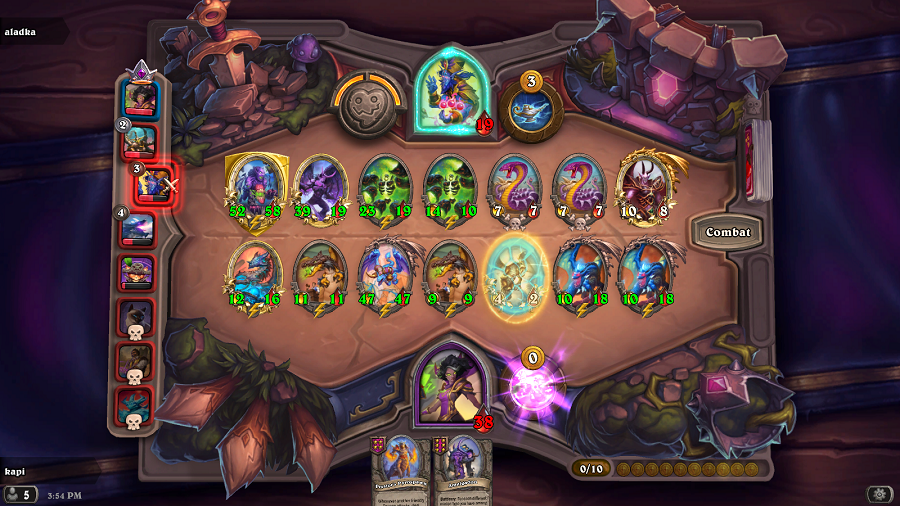Inspect the enemy 39/19 minion
The width and height of the screenshot is (900, 506).
(319, 186)
